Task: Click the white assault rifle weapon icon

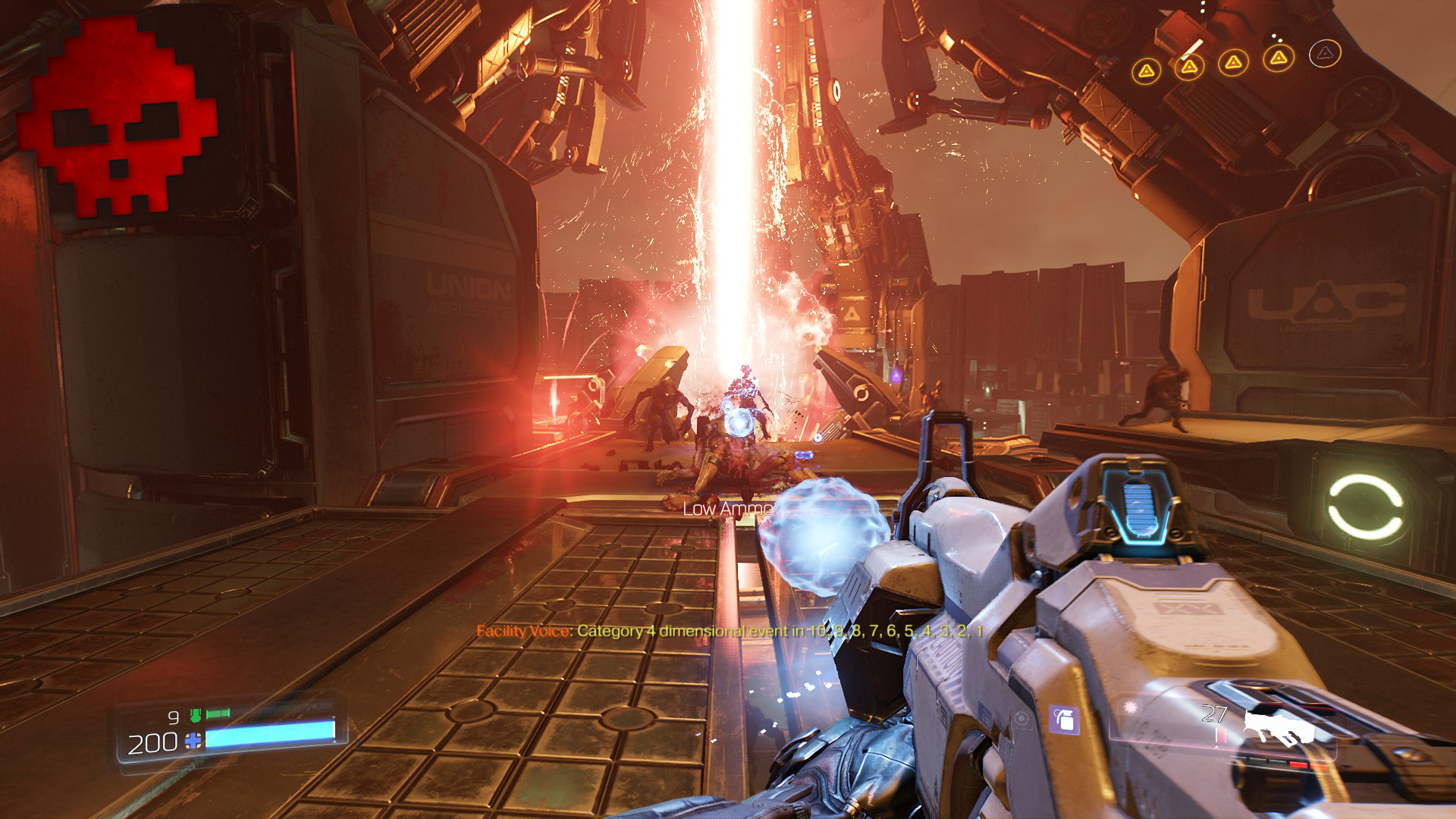Action: click(1278, 726)
